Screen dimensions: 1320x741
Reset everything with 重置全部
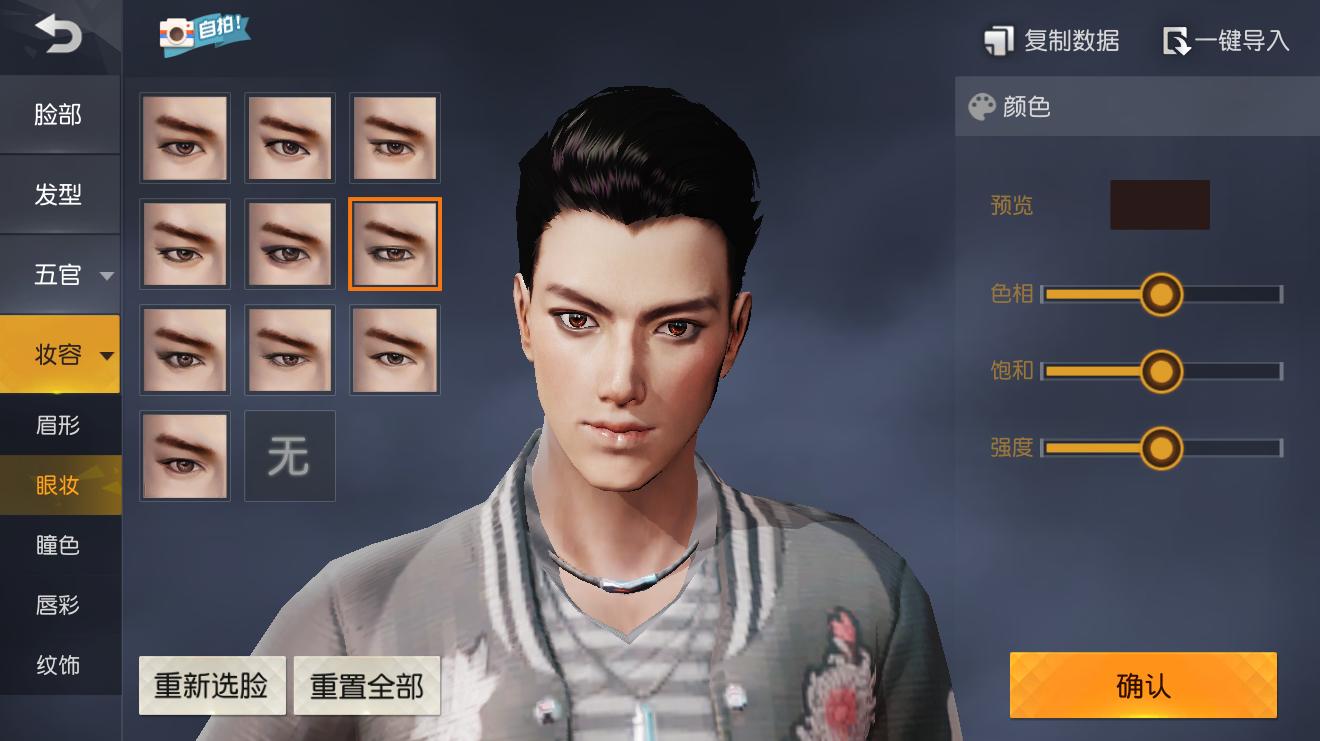pyautogui.click(x=367, y=686)
